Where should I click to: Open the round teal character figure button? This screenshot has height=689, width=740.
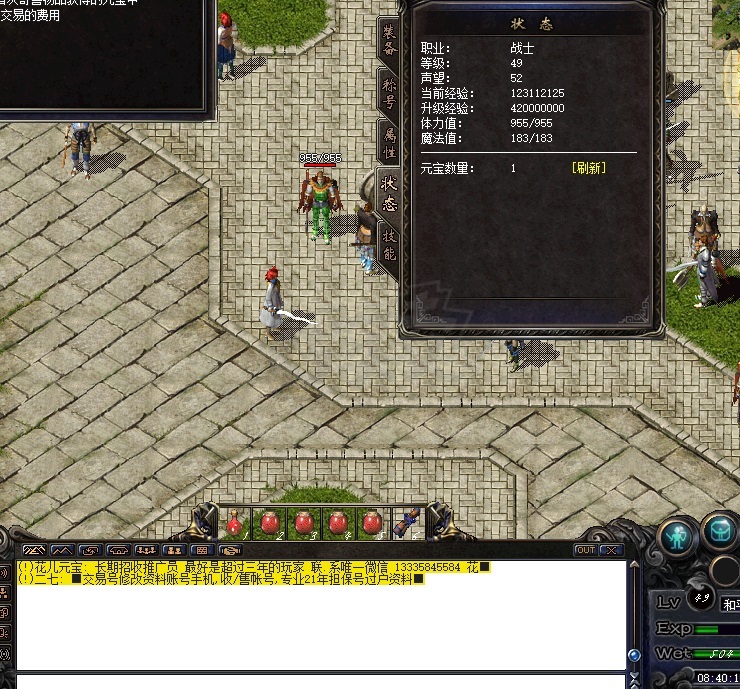pos(676,536)
